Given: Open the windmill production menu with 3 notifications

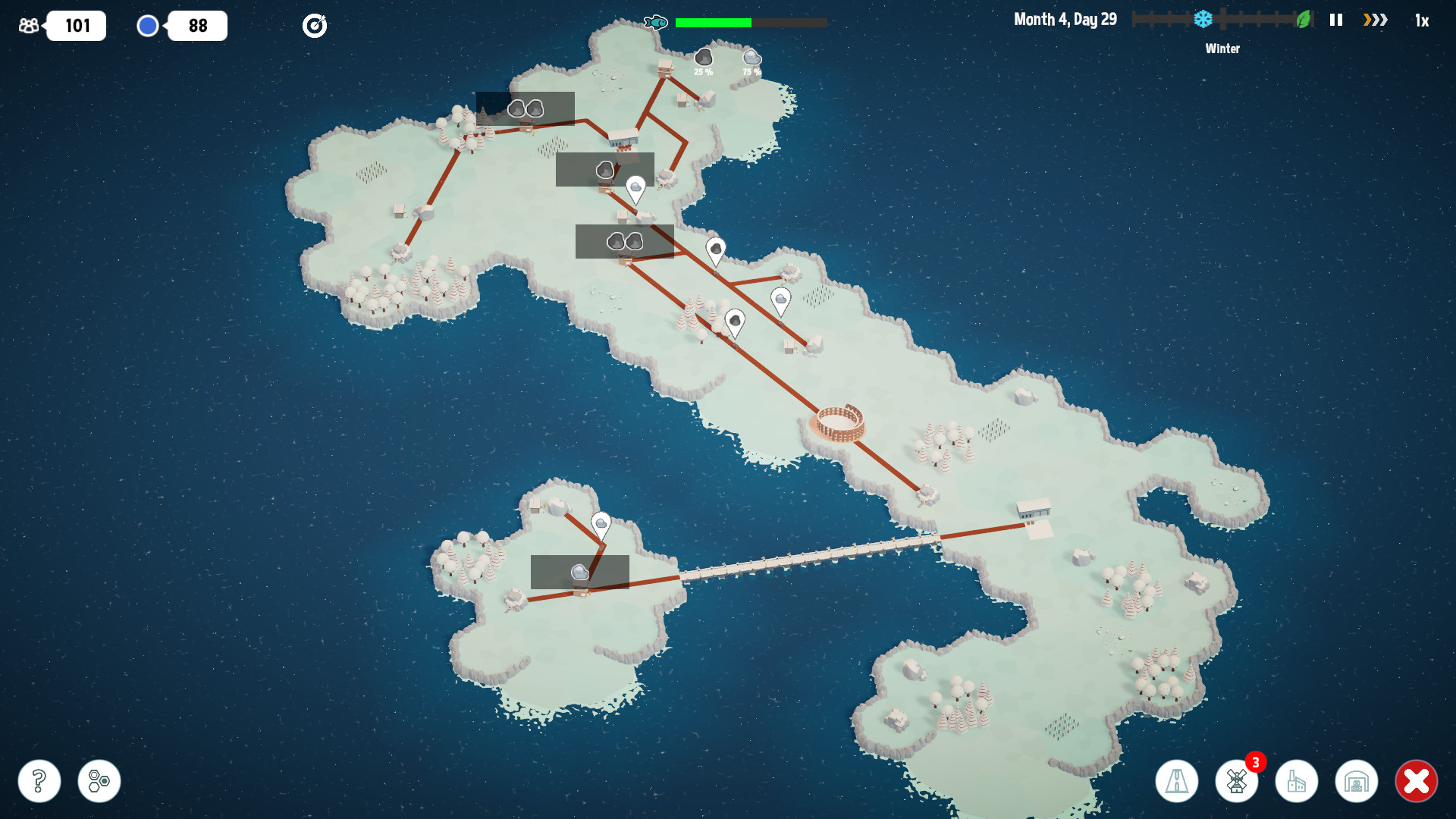Looking at the screenshot, I should pos(1237,780).
